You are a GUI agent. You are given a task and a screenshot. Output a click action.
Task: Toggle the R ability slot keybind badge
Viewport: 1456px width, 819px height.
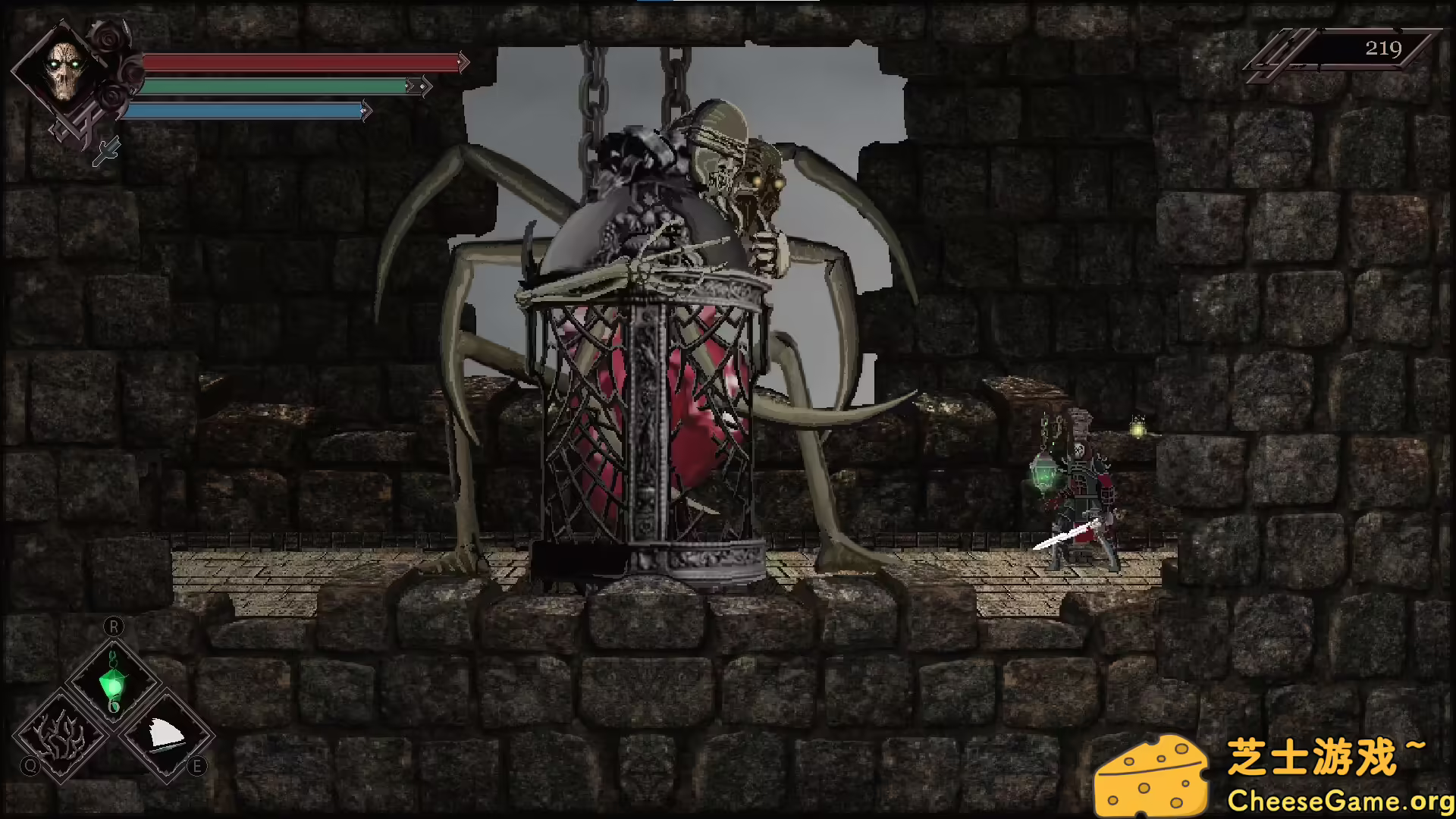(x=115, y=626)
